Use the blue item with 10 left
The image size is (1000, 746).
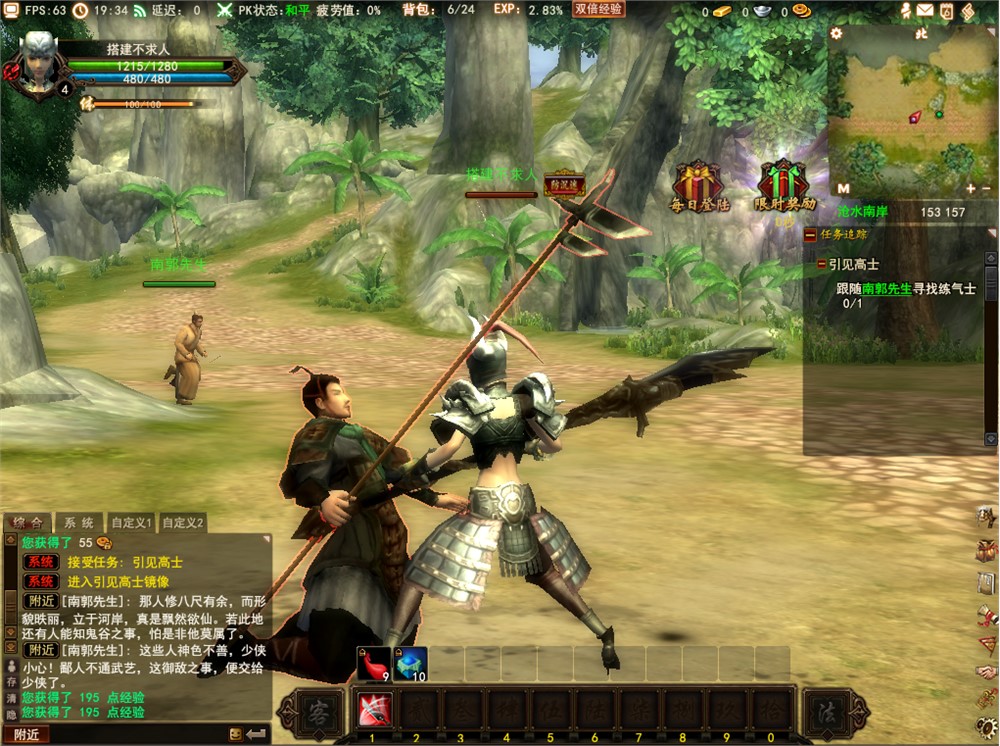[410, 663]
